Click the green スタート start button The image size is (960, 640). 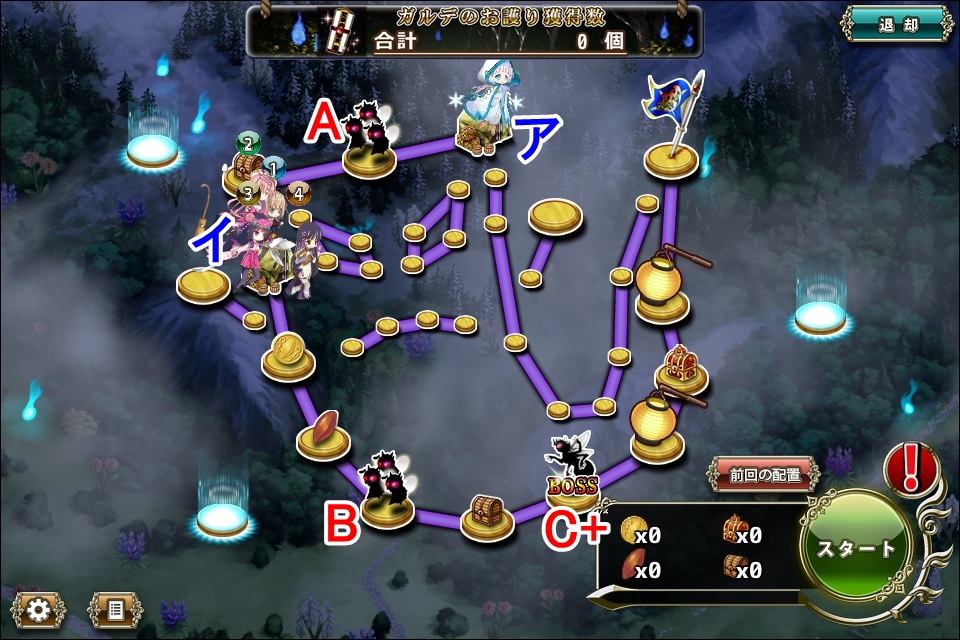tap(857, 547)
